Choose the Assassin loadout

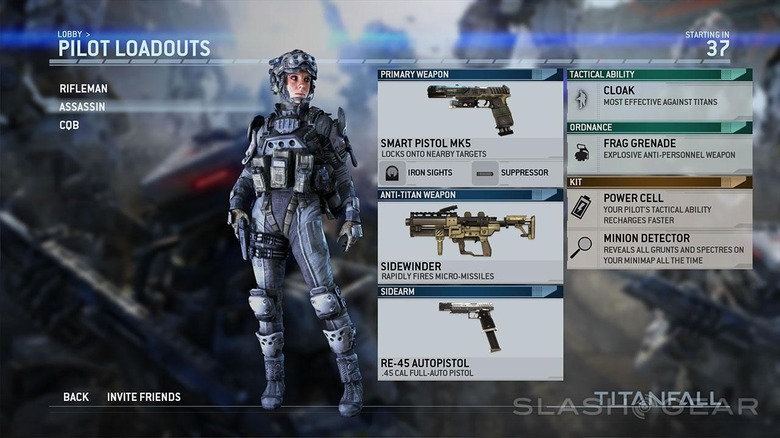(x=82, y=106)
